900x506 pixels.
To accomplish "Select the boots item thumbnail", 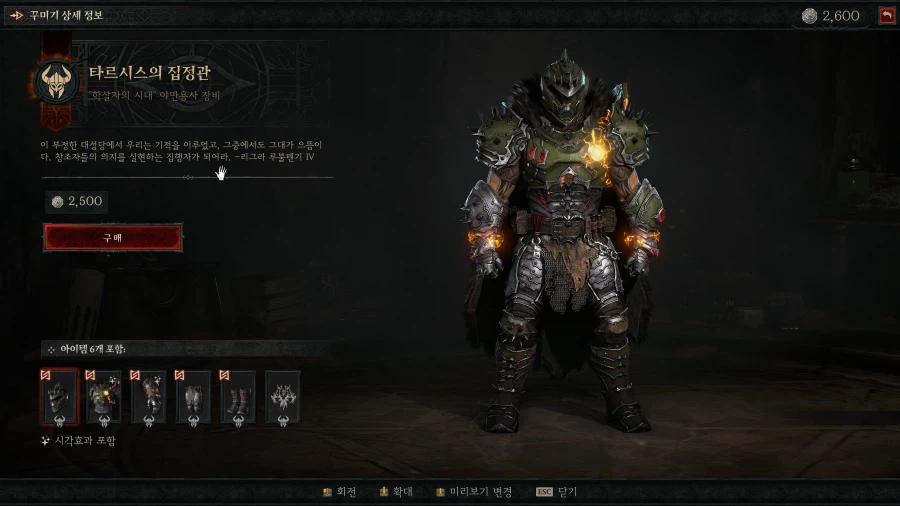I will tap(238, 397).
